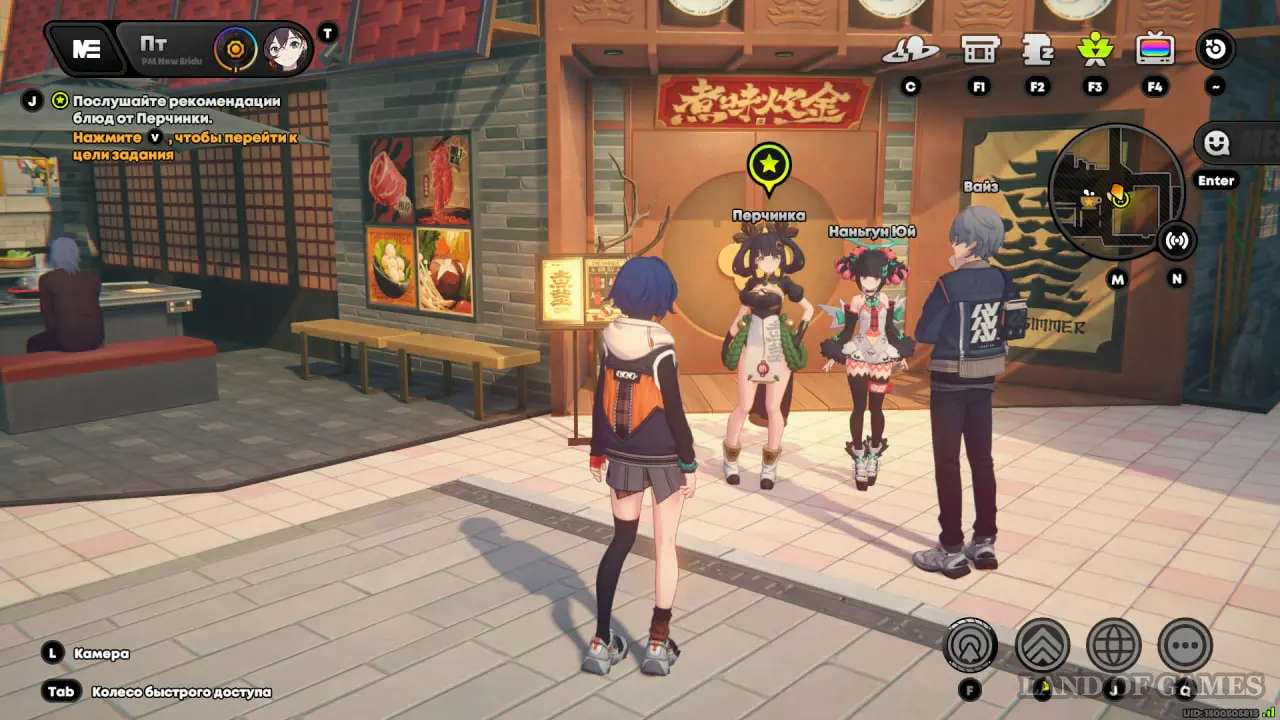Select the dark-haired character portrait avatar
Screen dimensions: 1280x720
pyautogui.click(x=284, y=49)
